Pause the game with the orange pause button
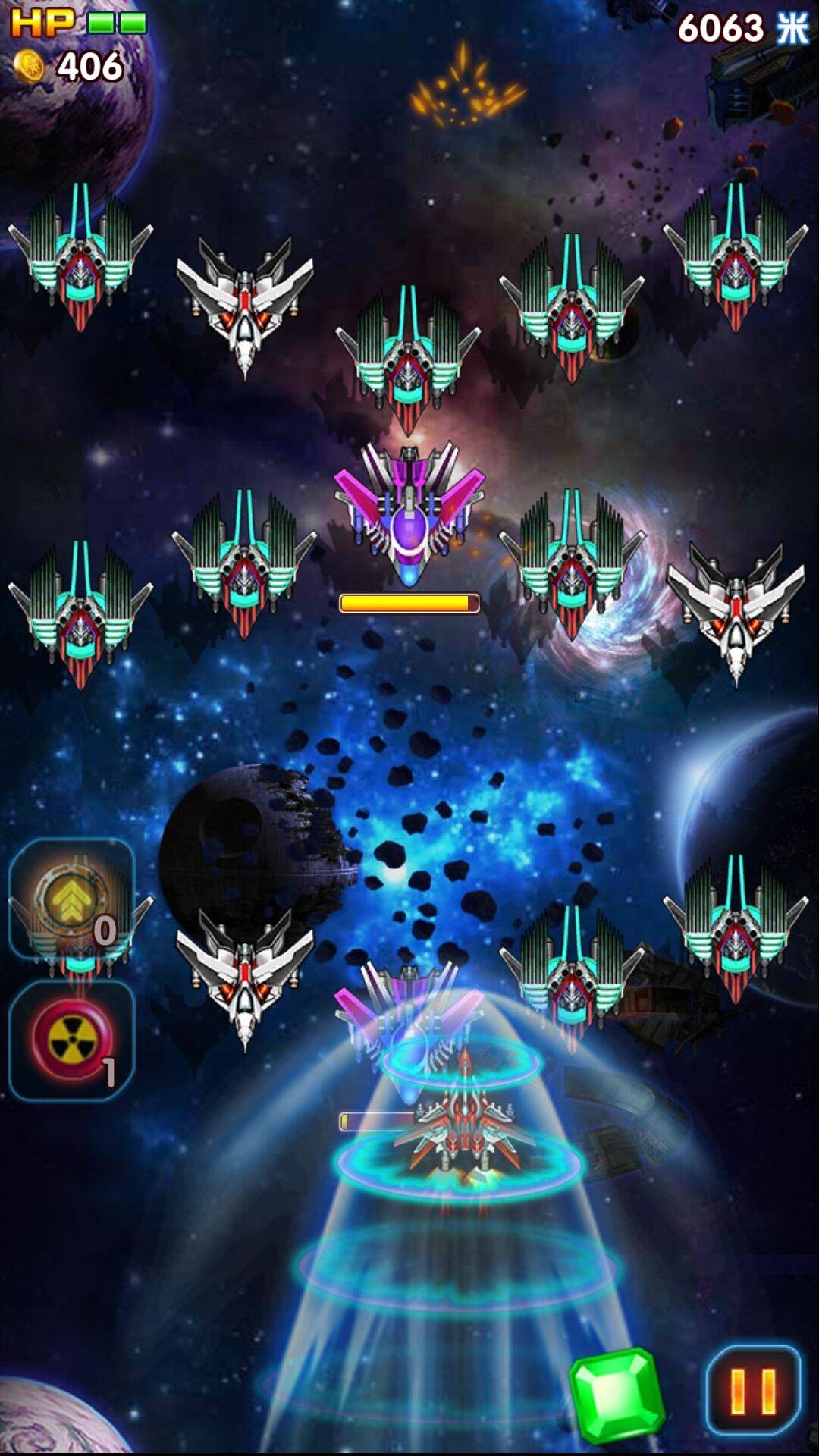 pos(753,1390)
